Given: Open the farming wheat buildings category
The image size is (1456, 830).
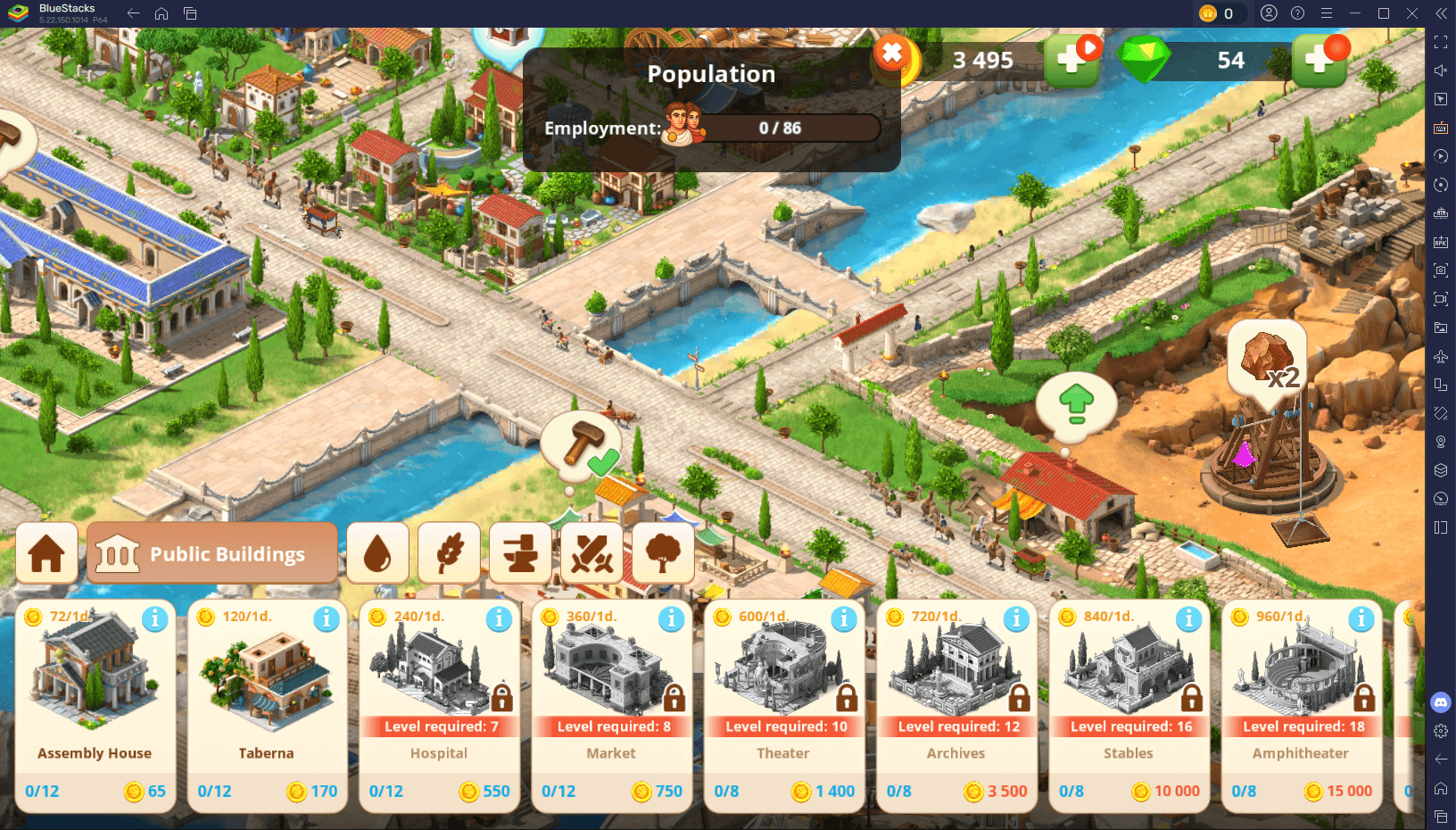Looking at the screenshot, I should [x=449, y=552].
